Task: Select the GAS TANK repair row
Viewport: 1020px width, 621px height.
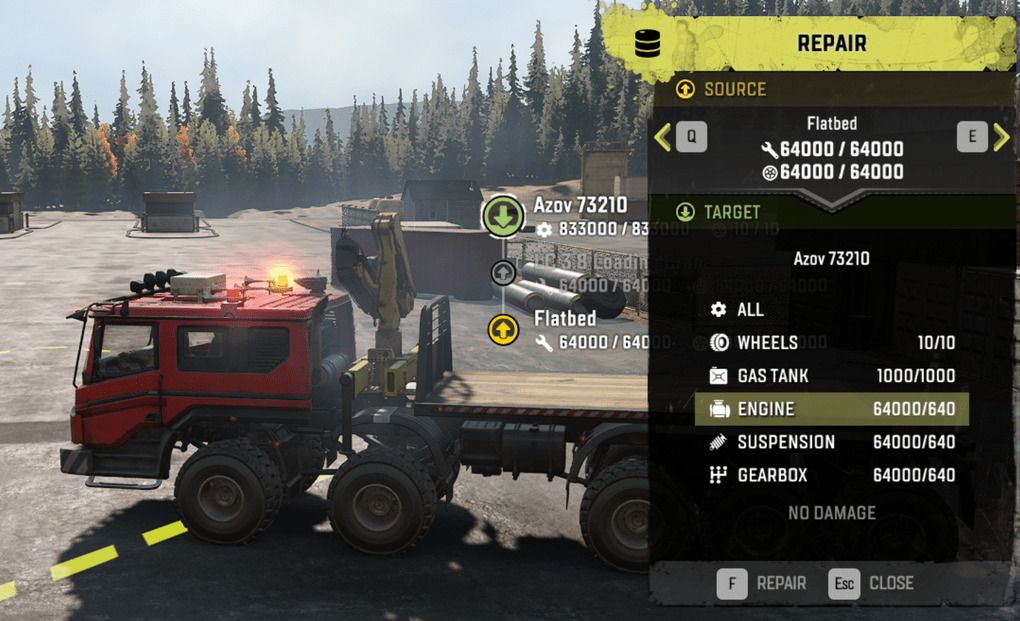Action: coord(830,376)
